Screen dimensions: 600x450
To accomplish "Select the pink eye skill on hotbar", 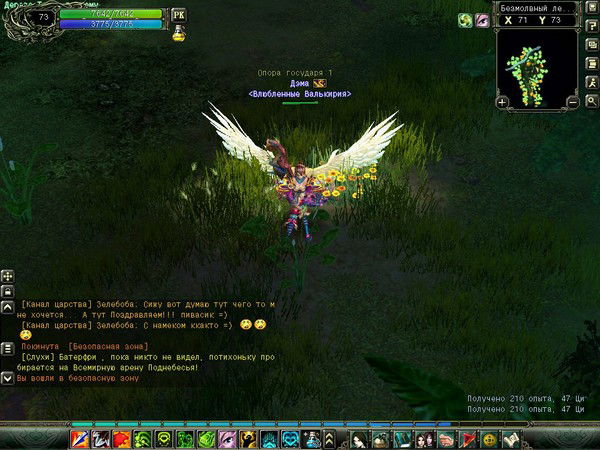I will coord(226,439).
